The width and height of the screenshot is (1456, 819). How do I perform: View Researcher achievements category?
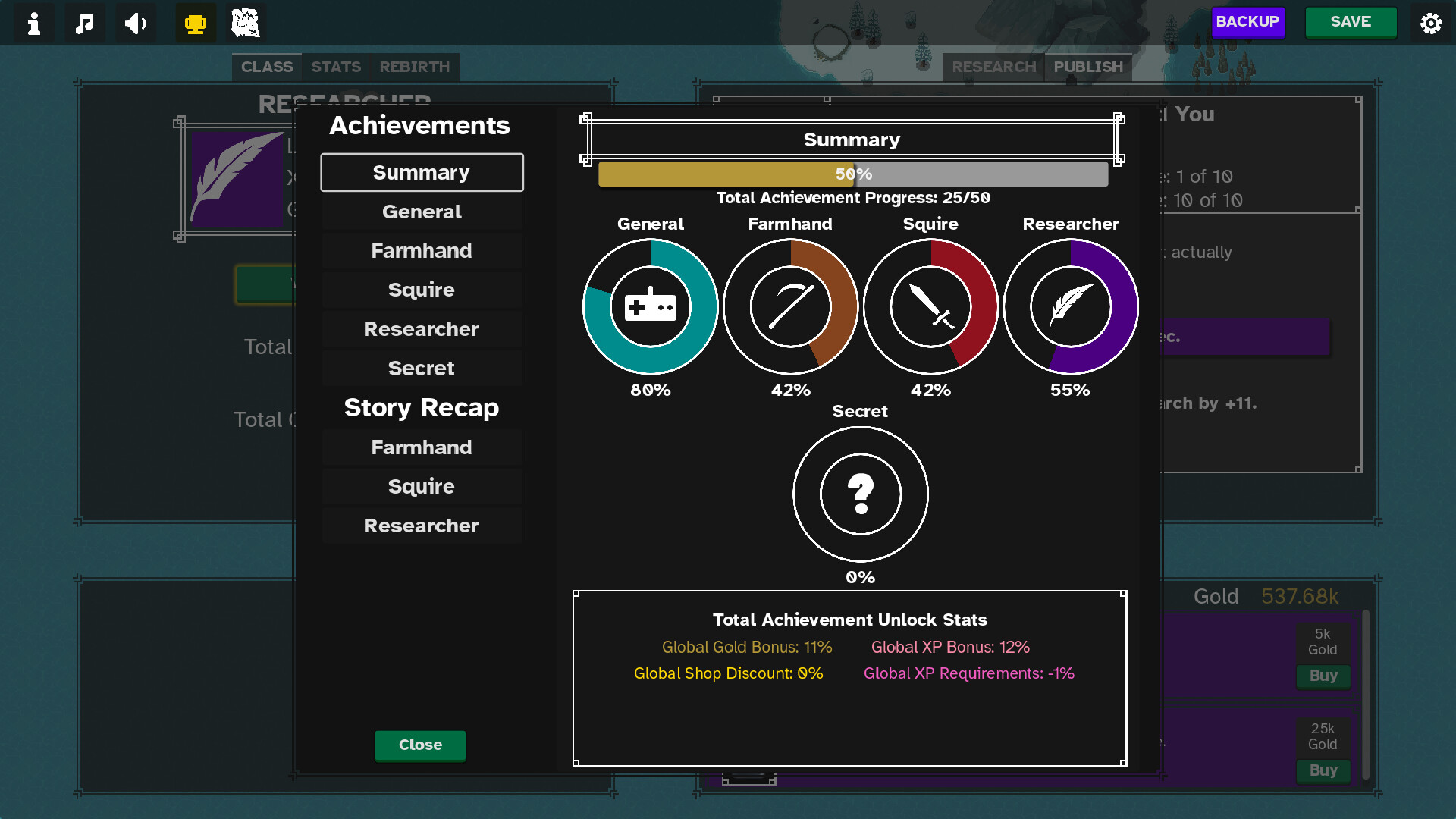point(422,329)
